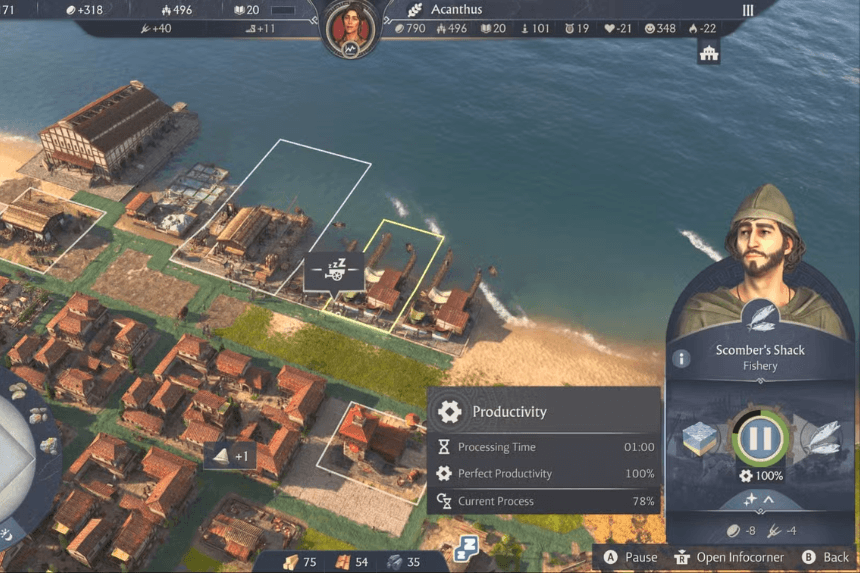Open the building icon below the island stats
This screenshot has height=573, width=860.
pyautogui.click(x=709, y=54)
